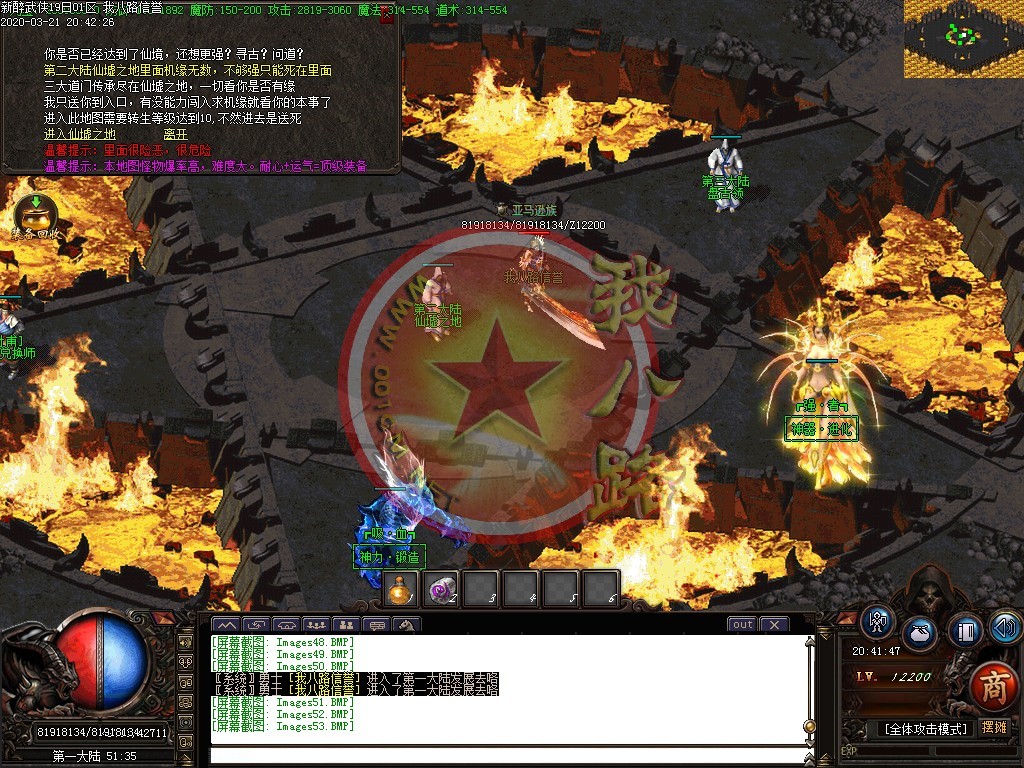Switch the 全体攻击模式 attack mode

(x=927, y=729)
